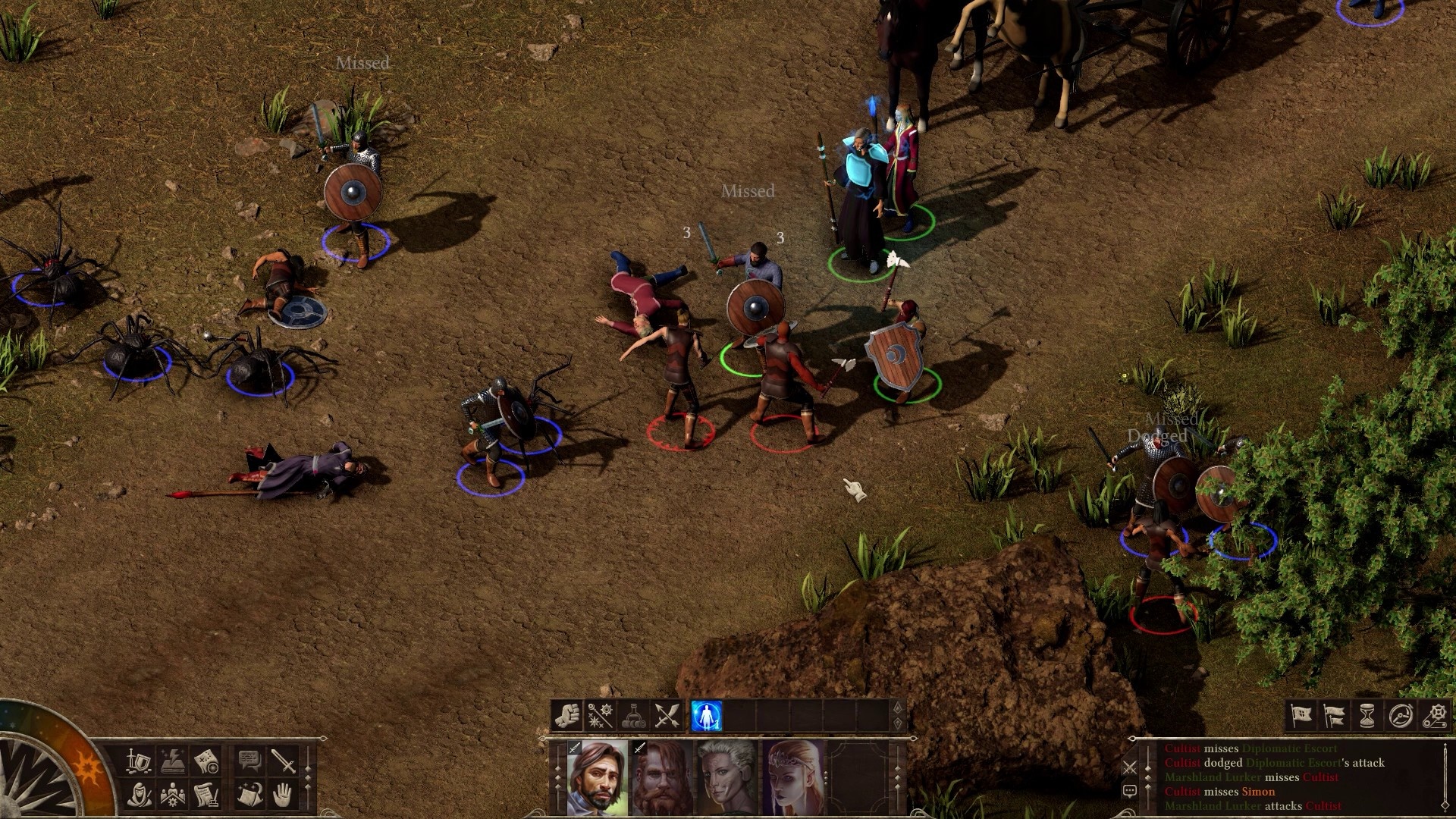The height and width of the screenshot is (819, 1456).
Task: Open the hooded character icon
Action: [139, 795]
